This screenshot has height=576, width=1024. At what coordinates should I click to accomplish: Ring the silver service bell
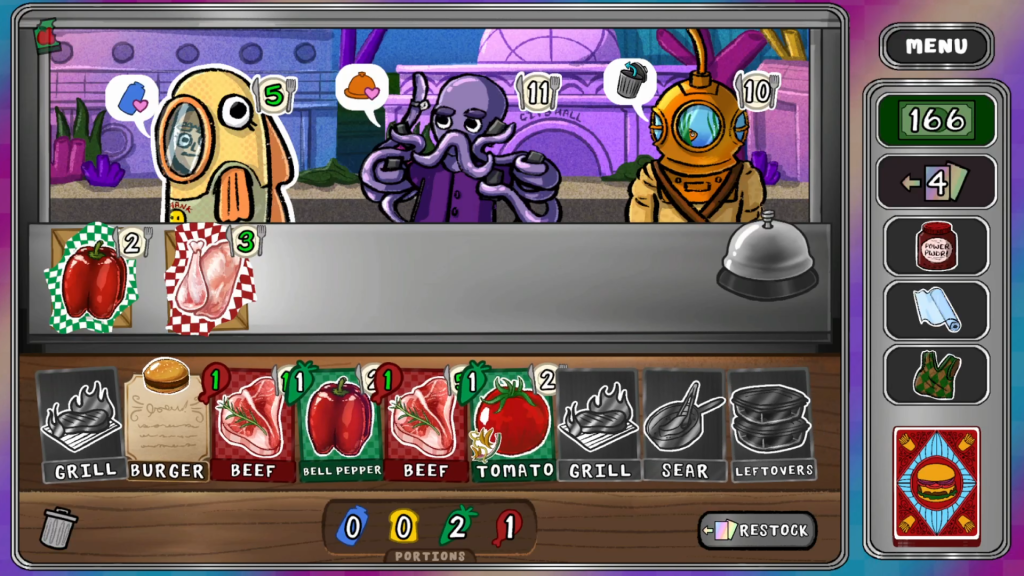tap(767, 256)
